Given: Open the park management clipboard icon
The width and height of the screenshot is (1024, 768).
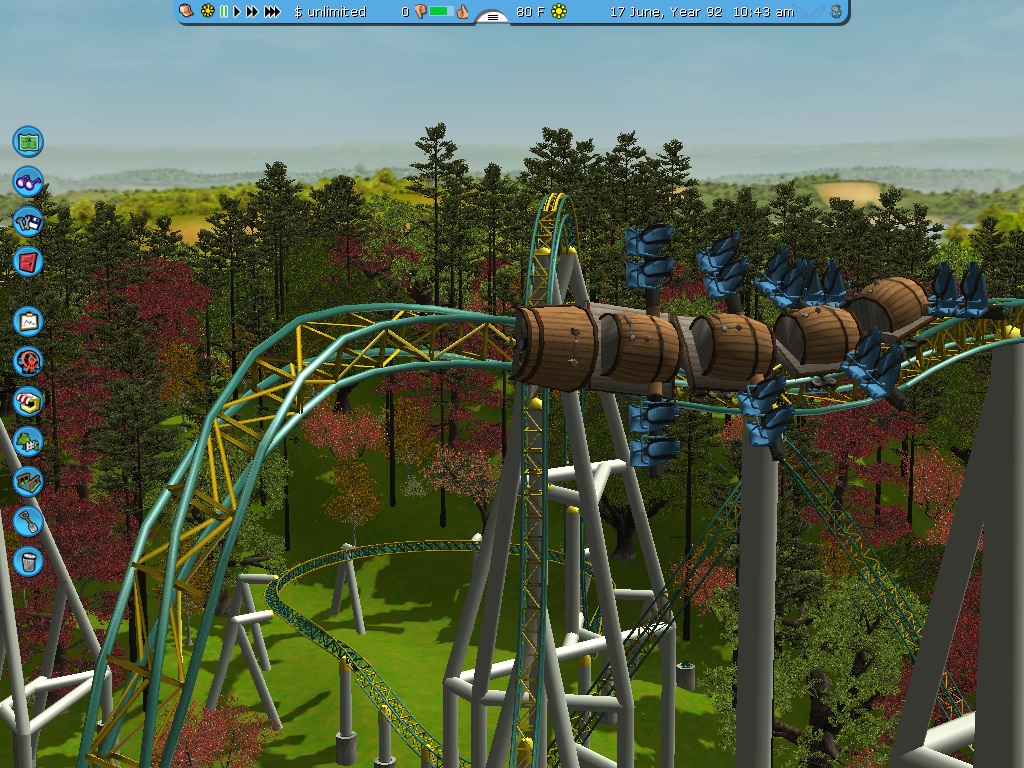Looking at the screenshot, I should 28,321.
